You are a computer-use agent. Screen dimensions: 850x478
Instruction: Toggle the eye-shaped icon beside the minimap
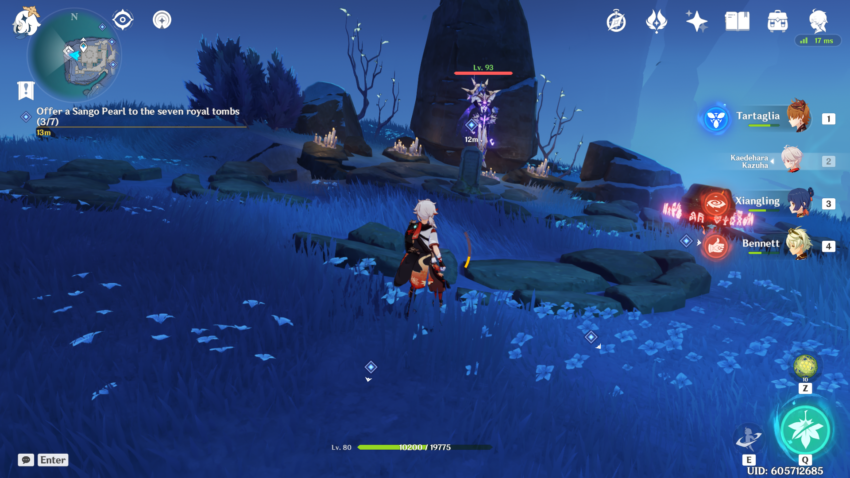tap(123, 19)
